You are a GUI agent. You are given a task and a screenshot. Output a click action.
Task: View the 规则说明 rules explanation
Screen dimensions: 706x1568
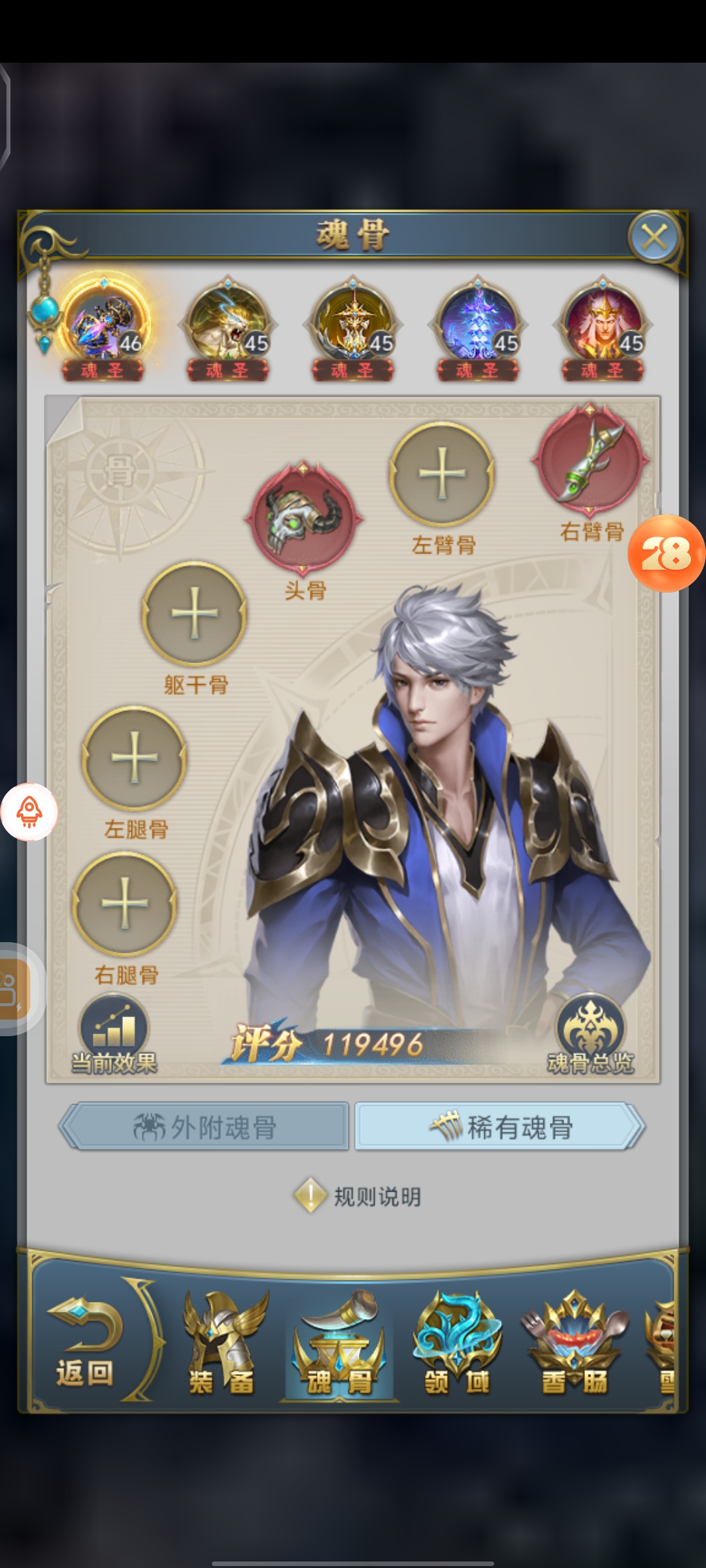pyautogui.click(x=358, y=1196)
